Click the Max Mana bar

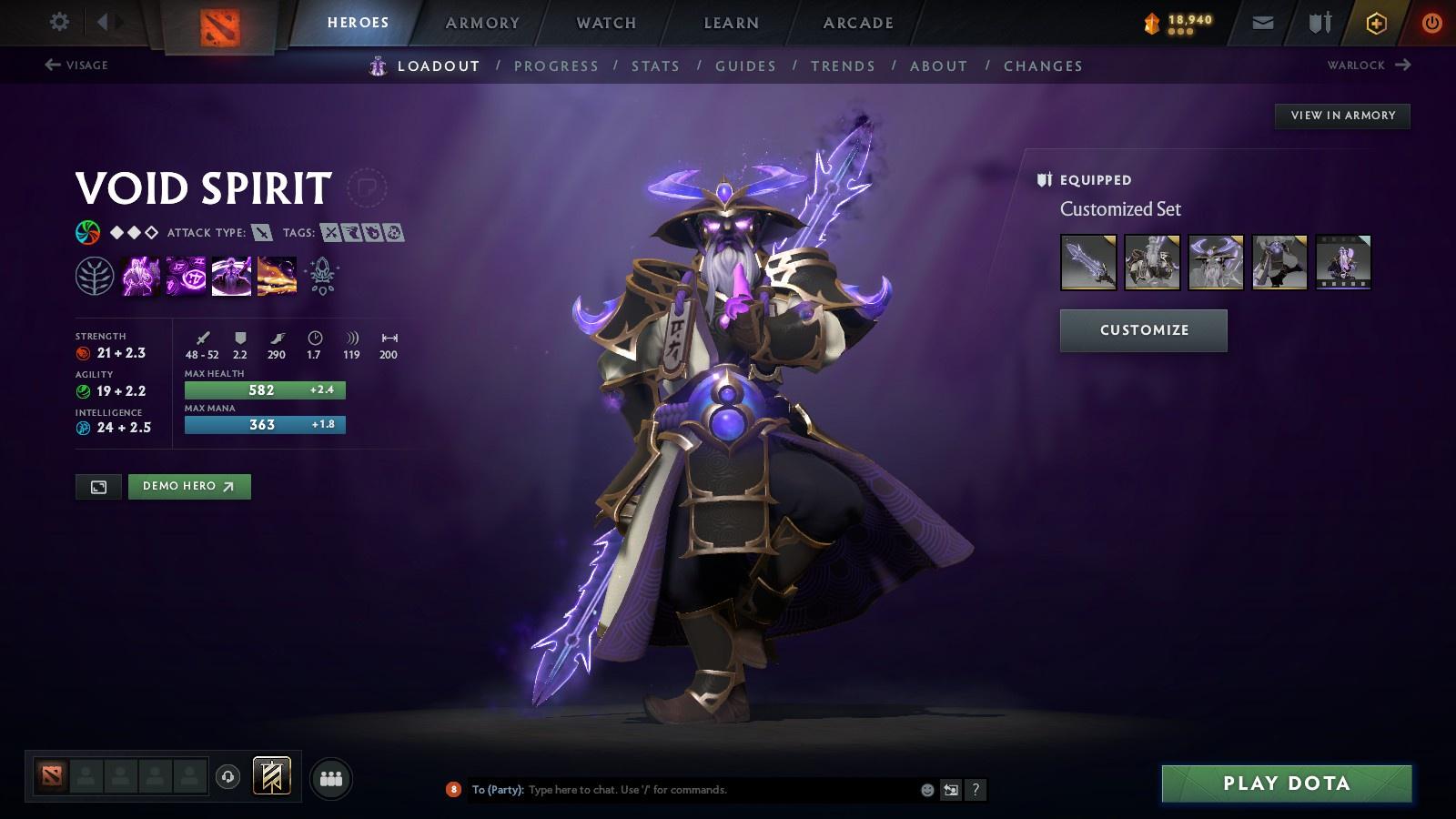(x=264, y=424)
